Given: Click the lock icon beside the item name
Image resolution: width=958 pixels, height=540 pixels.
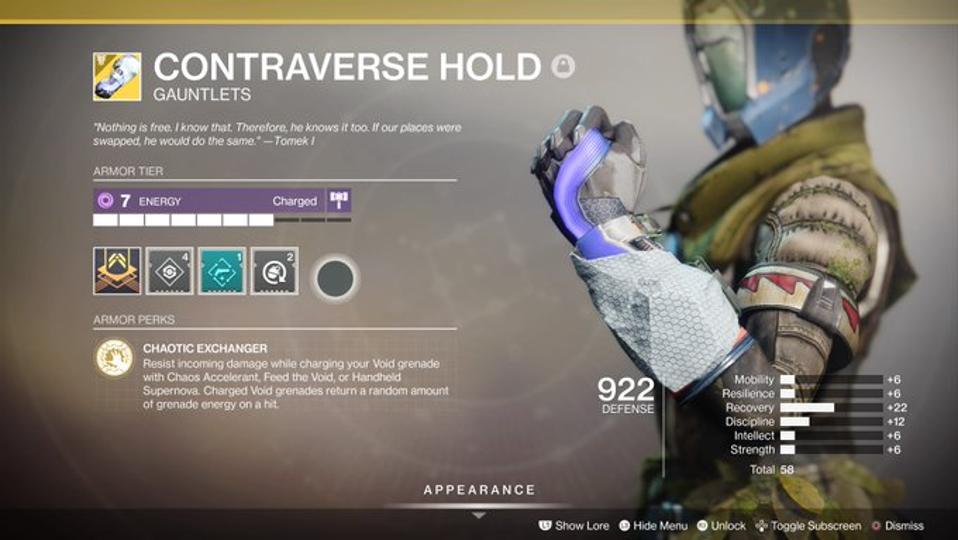Looking at the screenshot, I should click(x=562, y=67).
